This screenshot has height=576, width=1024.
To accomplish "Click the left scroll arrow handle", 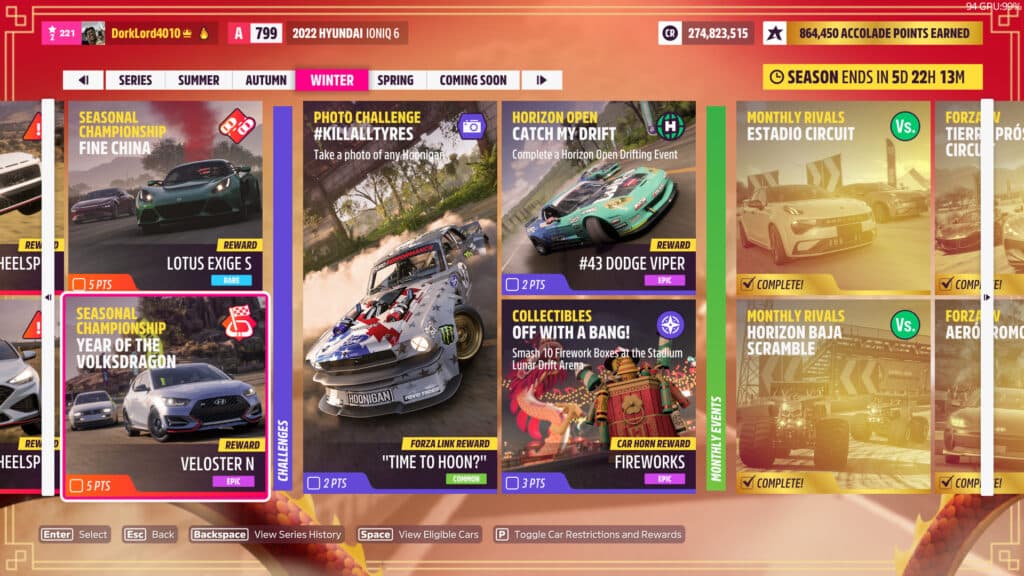I will coord(48,297).
